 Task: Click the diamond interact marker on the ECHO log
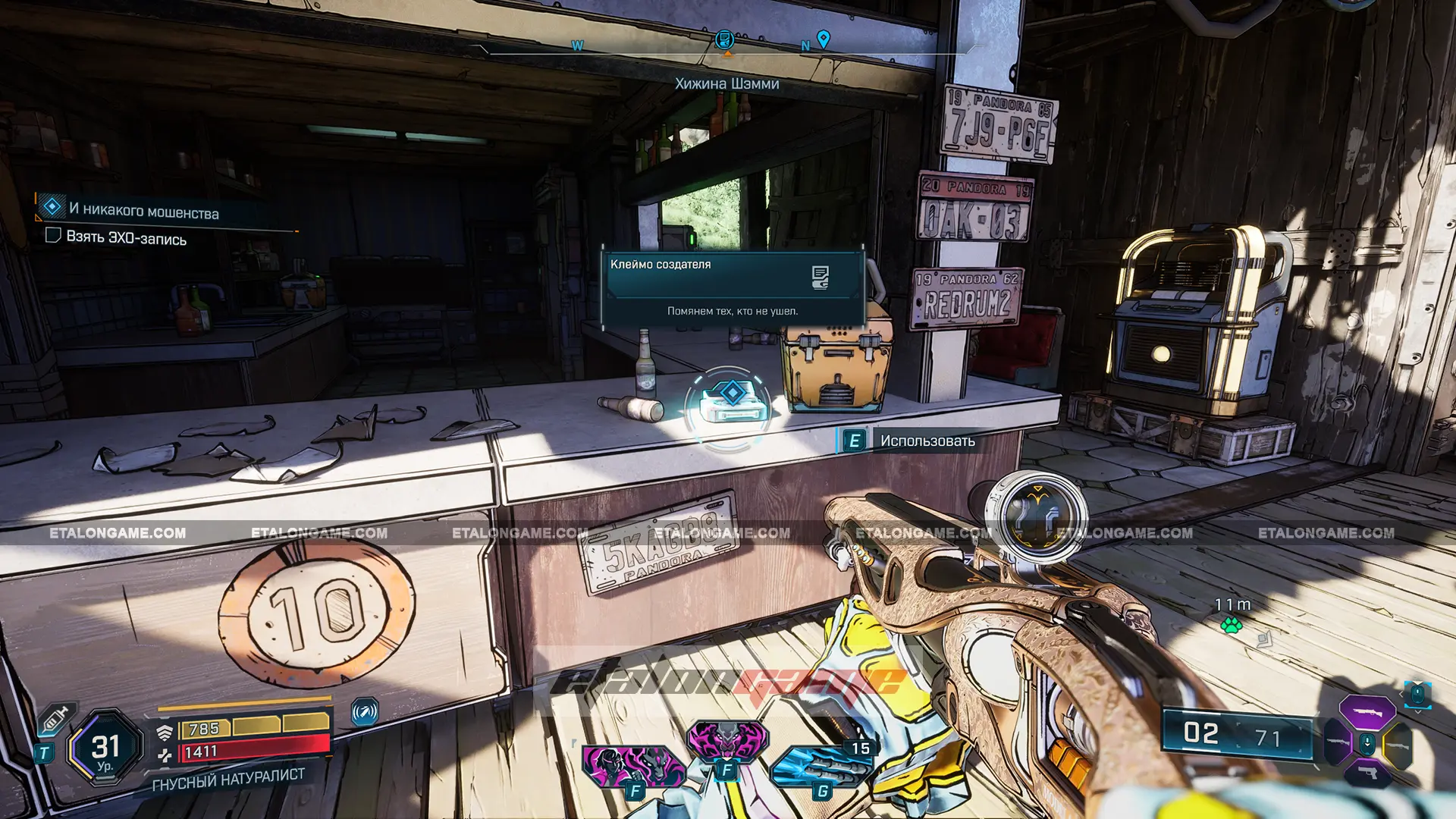click(732, 392)
